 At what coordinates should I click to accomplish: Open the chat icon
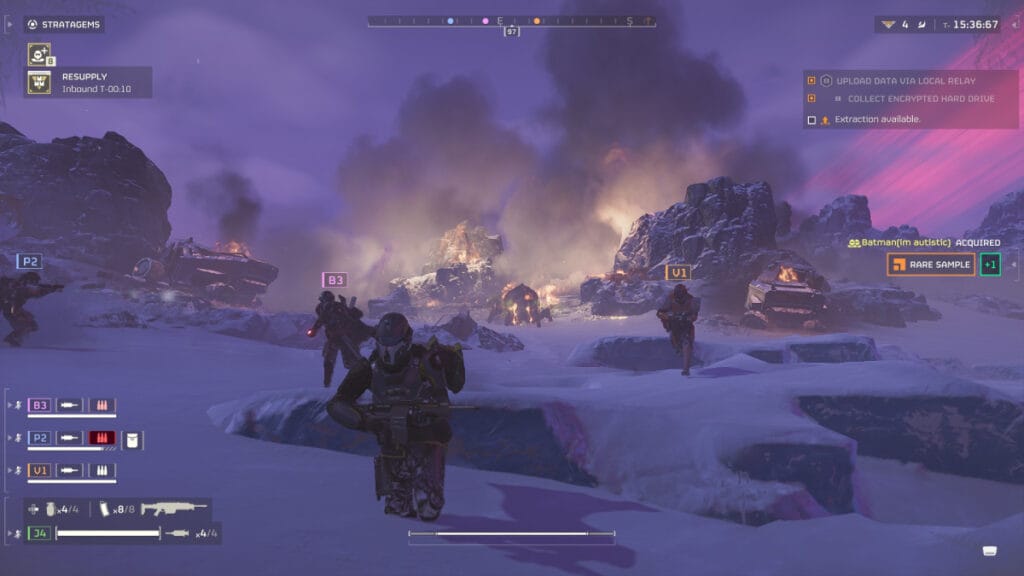pyautogui.click(x=990, y=550)
